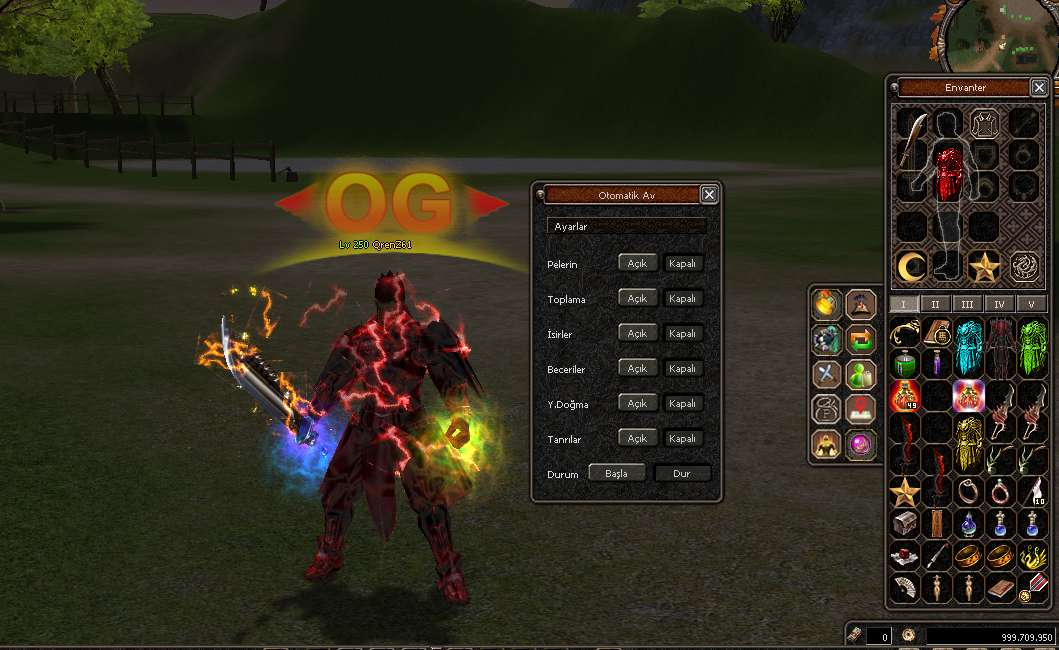Enable Y.Doğma with Açık

coord(638,404)
